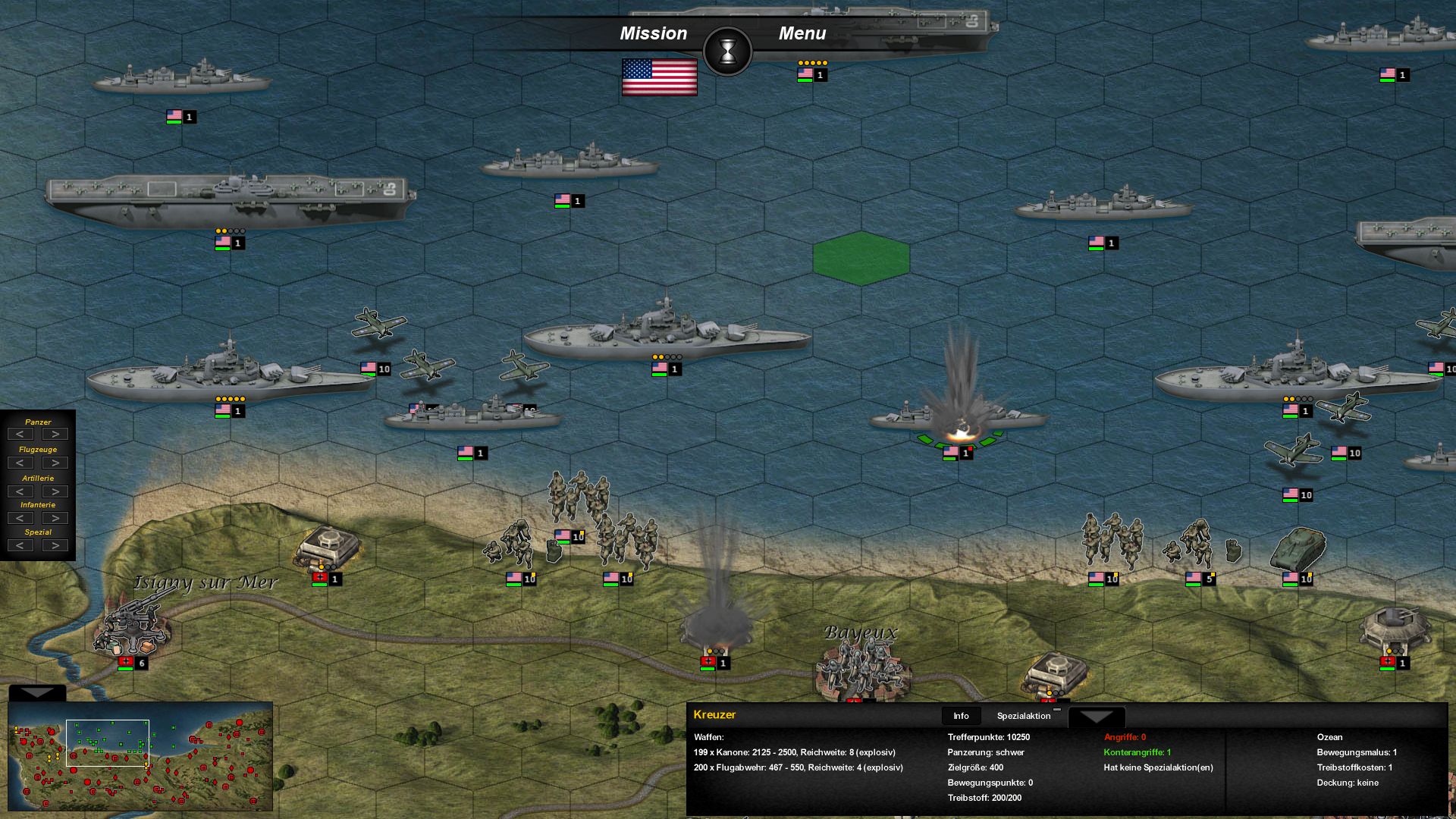Select the American flag at the top
This screenshot has height=819, width=1456.
pos(659,76)
